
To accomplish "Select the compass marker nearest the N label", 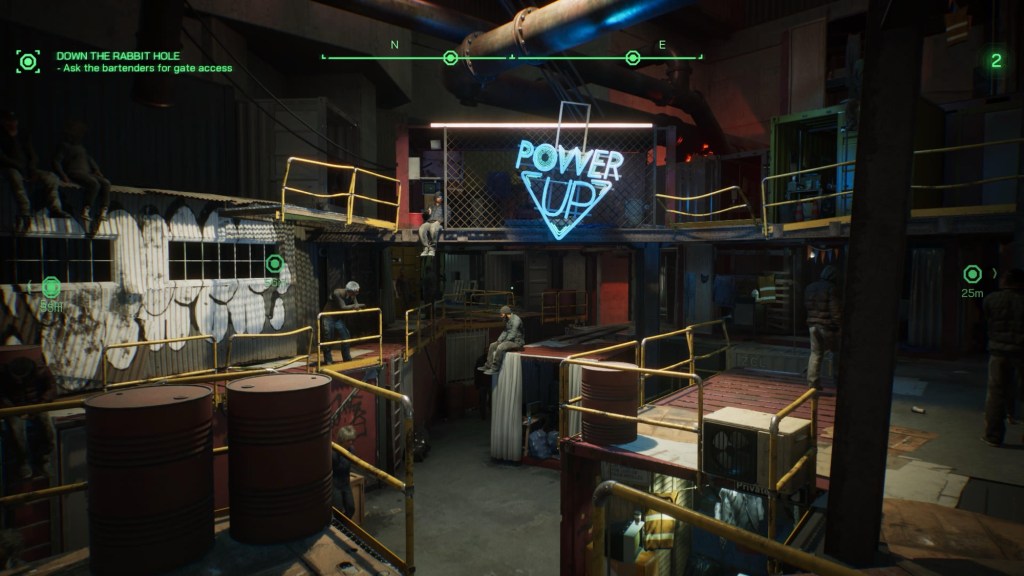I will (x=450, y=58).
